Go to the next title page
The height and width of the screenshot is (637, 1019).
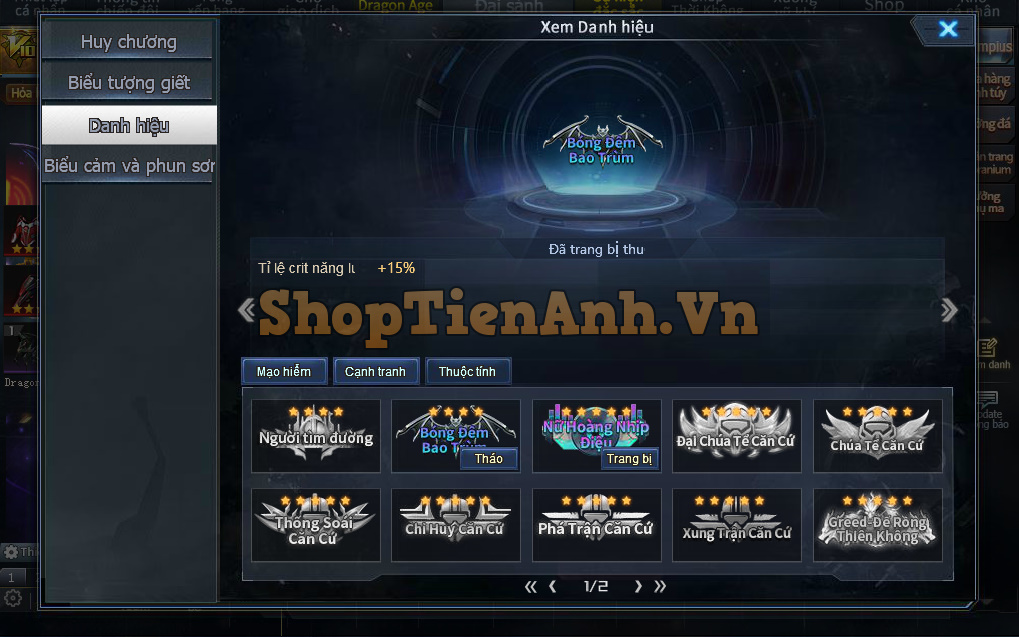coord(638,587)
